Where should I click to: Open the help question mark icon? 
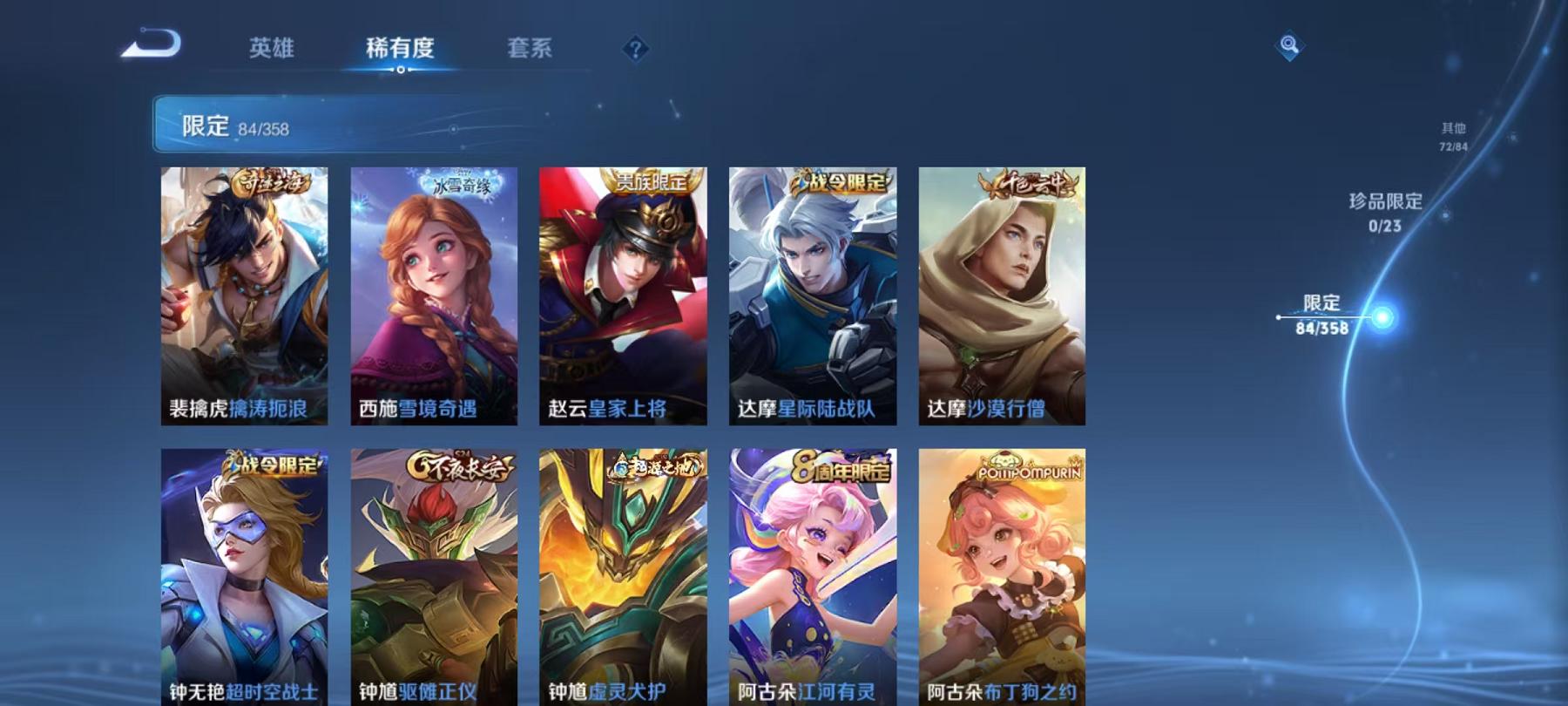[635, 49]
